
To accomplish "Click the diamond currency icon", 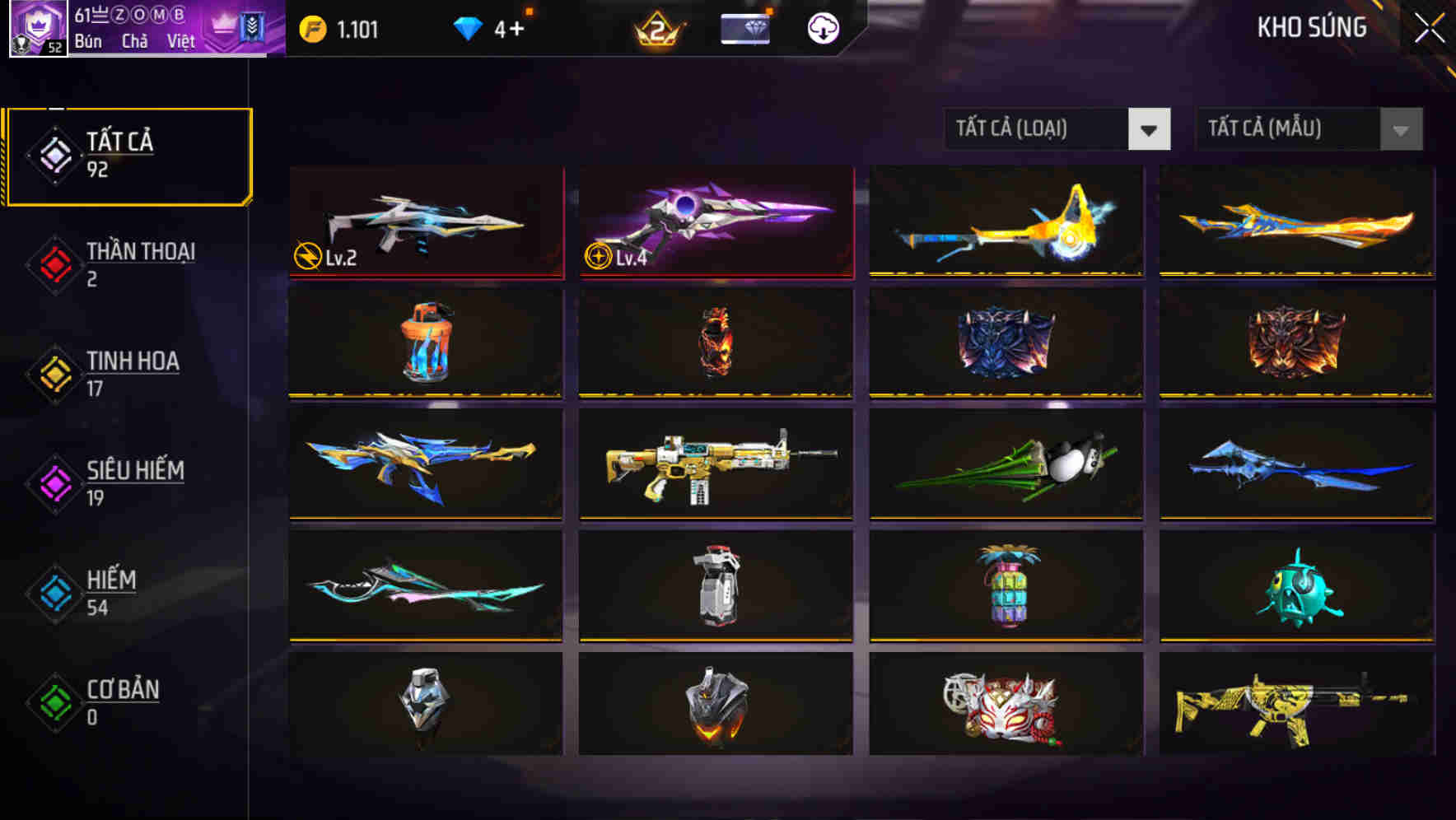I will 468,28.
